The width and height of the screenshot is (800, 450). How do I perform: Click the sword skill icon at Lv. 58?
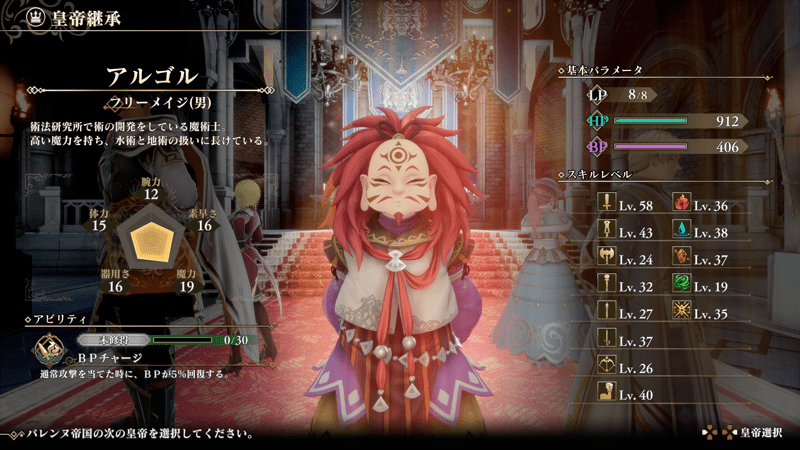click(x=607, y=205)
